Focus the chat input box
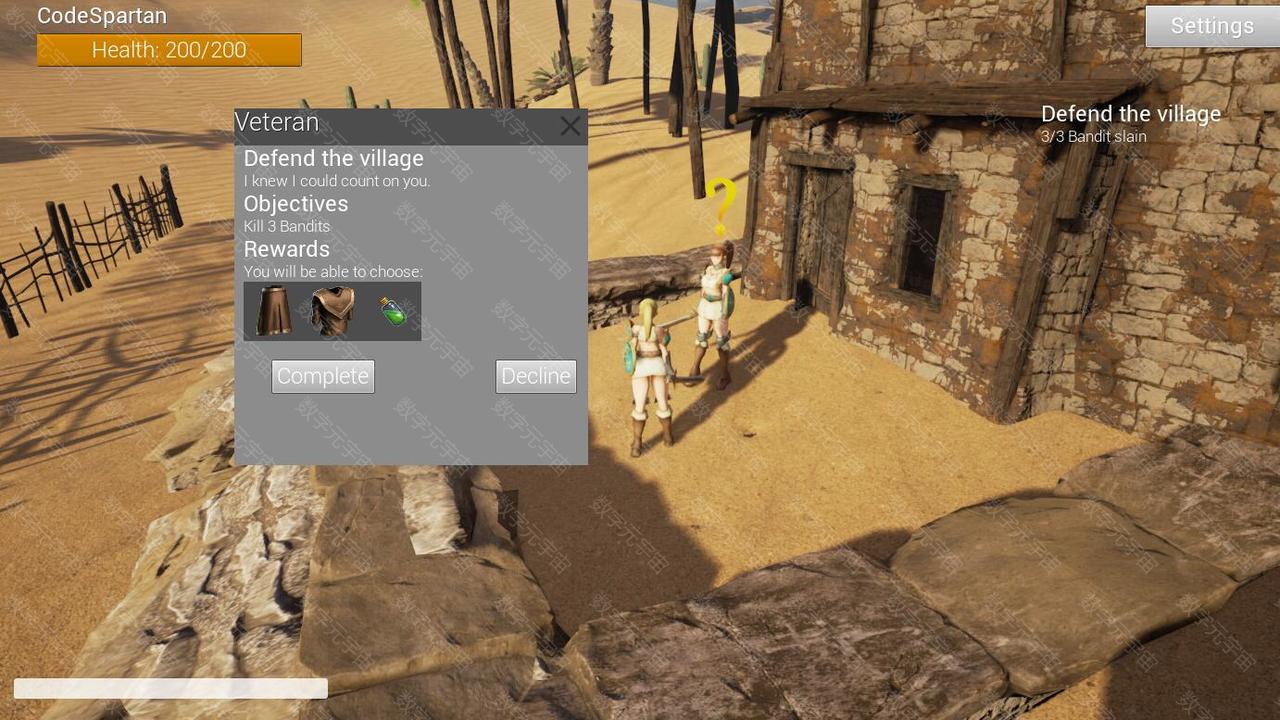The height and width of the screenshot is (720, 1280). coord(170,688)
